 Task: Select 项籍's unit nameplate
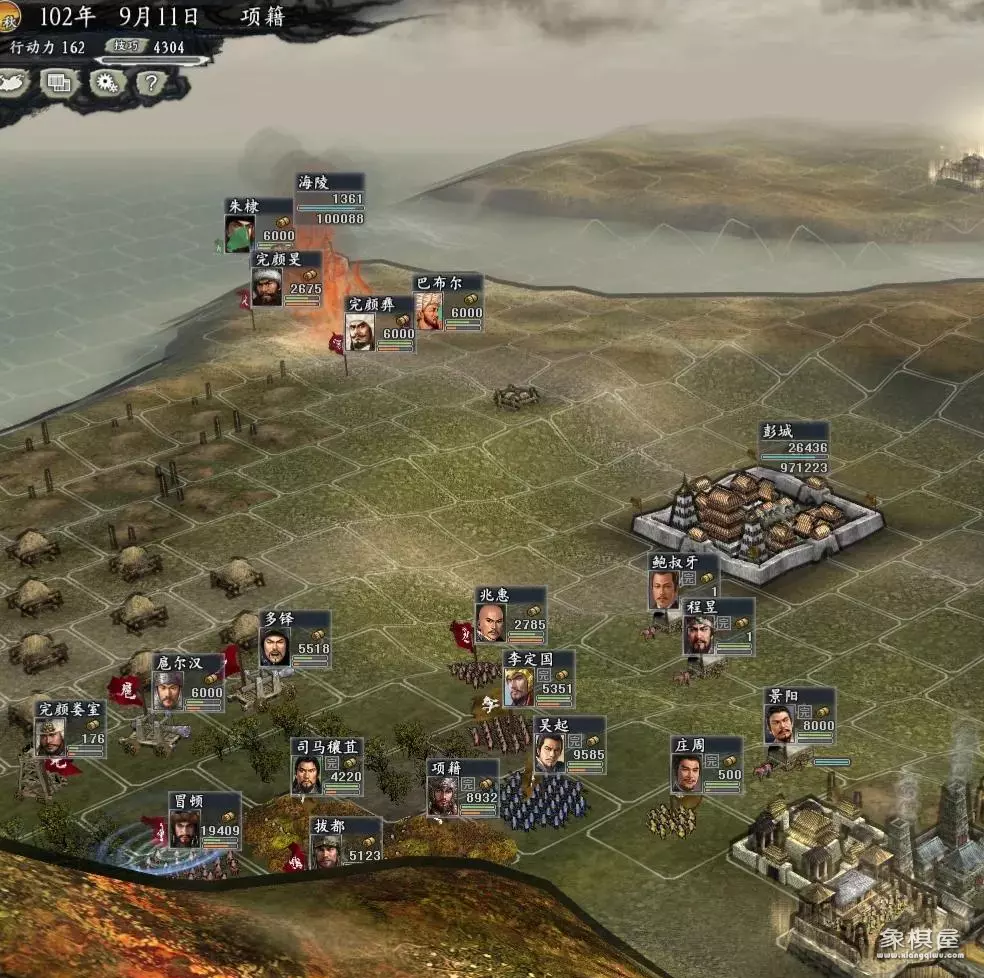click(x=462, y=787)
